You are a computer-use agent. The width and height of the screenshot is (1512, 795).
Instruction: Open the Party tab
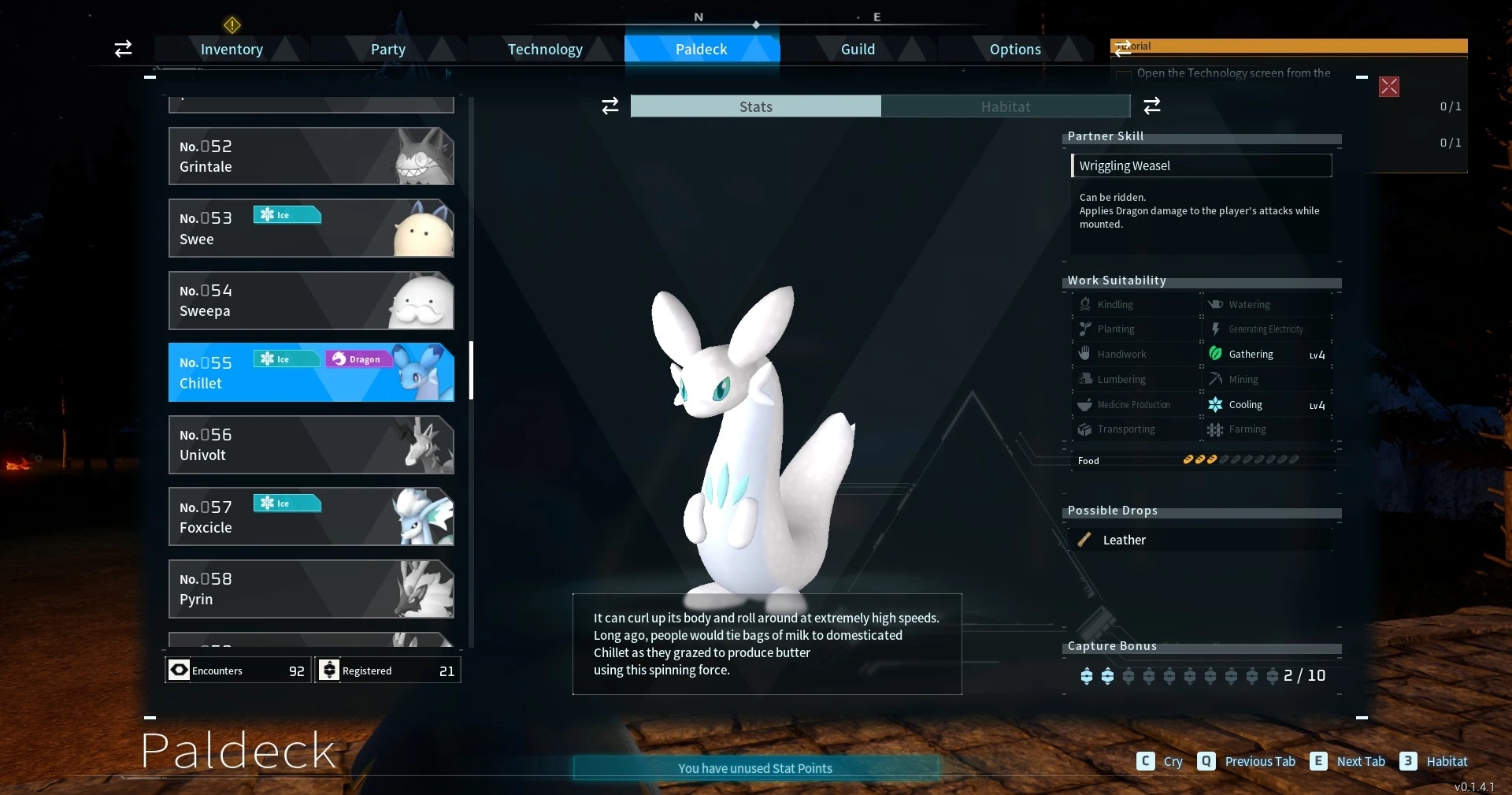(387, 49)
